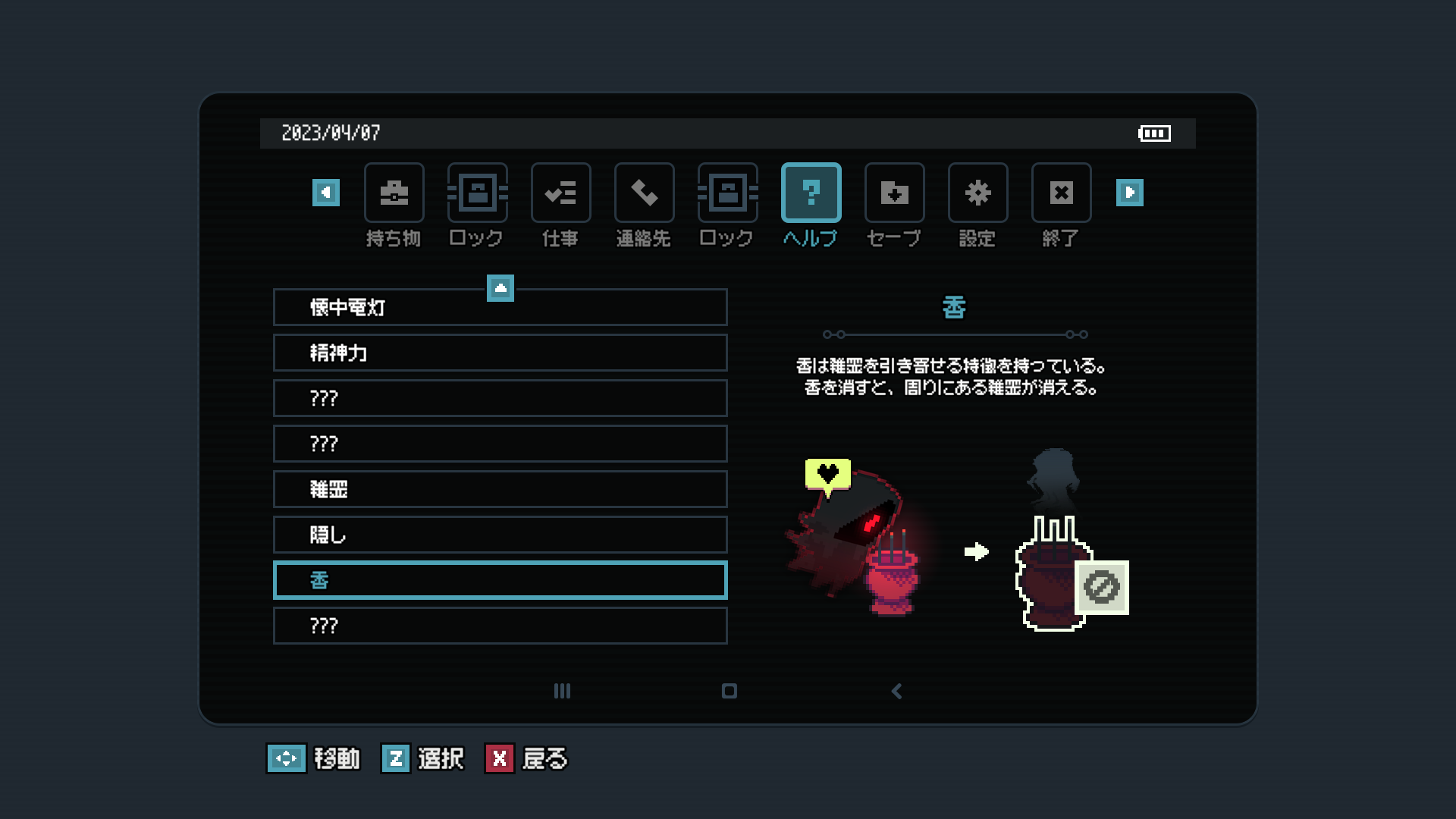1456x819 pixels.
Task: Select the 雑霊 help entry
Action: (500, 489)
